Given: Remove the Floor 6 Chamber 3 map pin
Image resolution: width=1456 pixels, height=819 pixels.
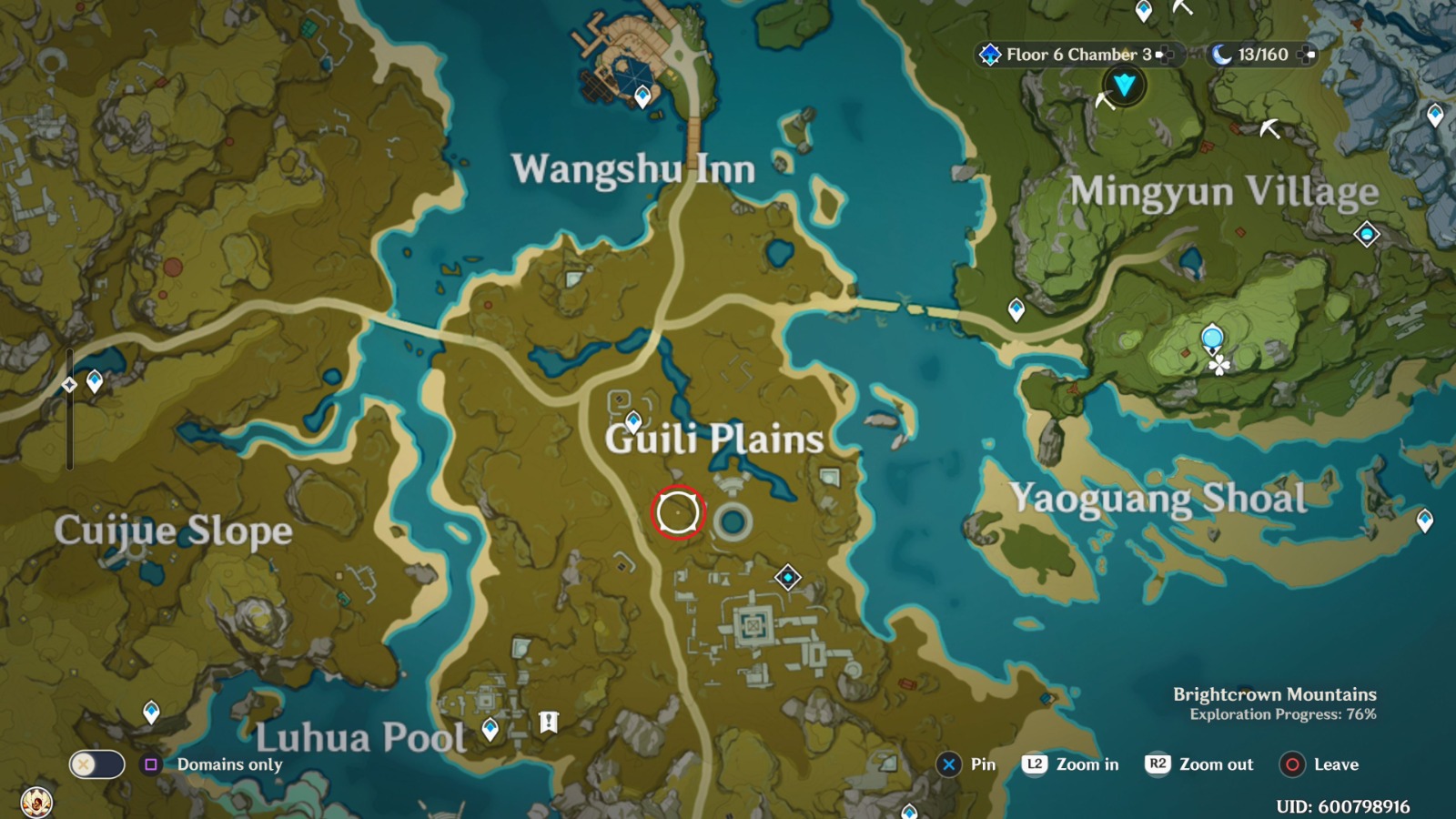Looking at the screenshot, I should [1165, 55].
